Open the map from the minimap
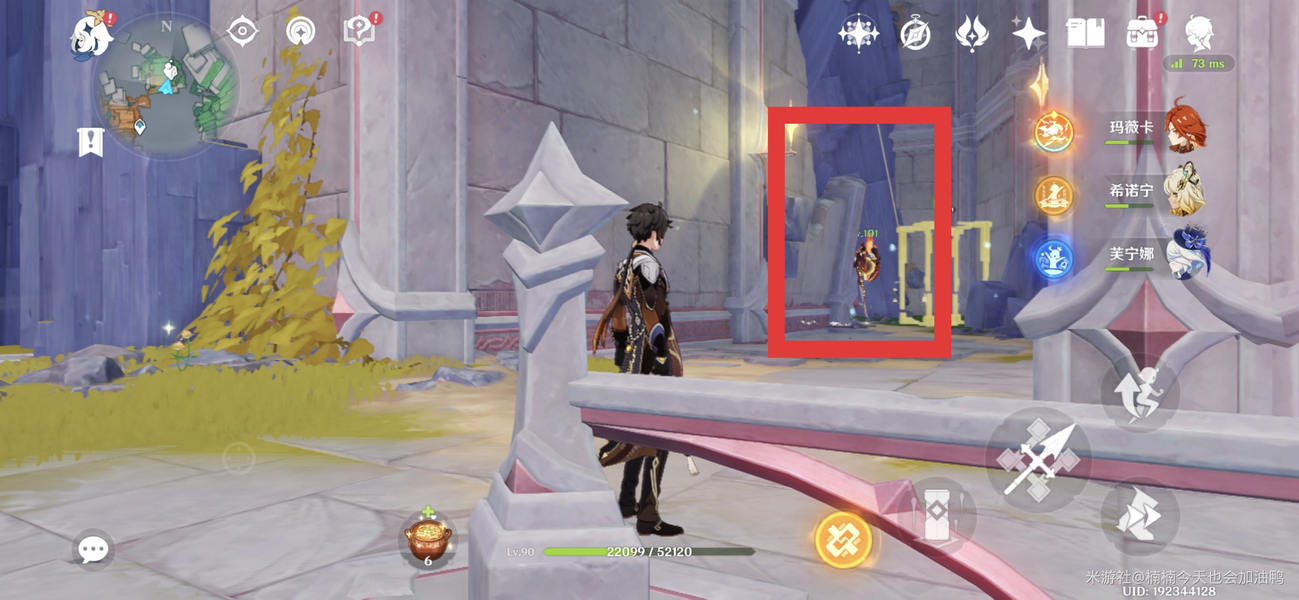The height and width of the screenshot is (600, 1299). tap(167, 88)
